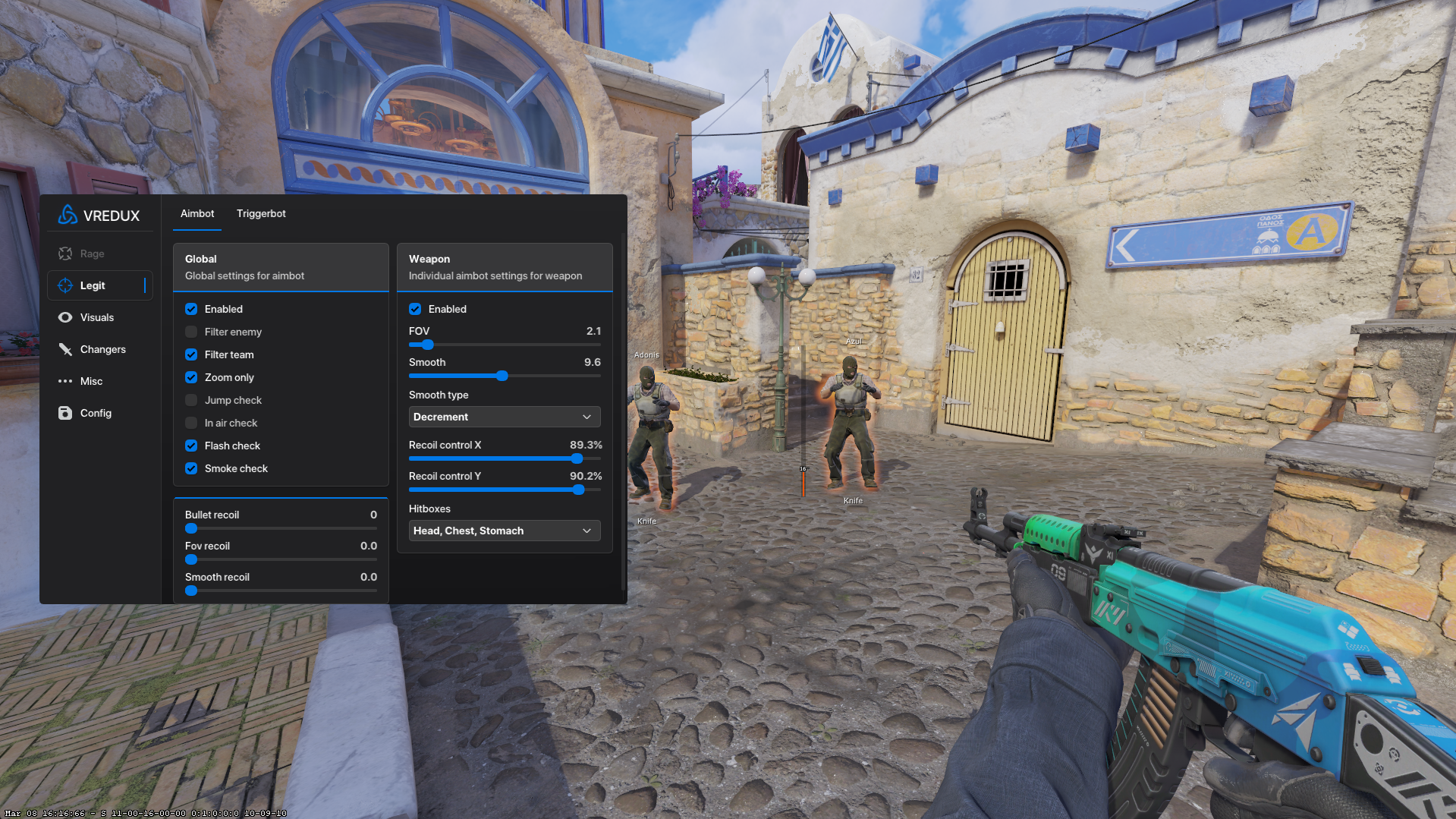The width and height of the screenshot is (1456, 819).
Task: Expand the Hitboxes dropdown
Action: (505, 531)
